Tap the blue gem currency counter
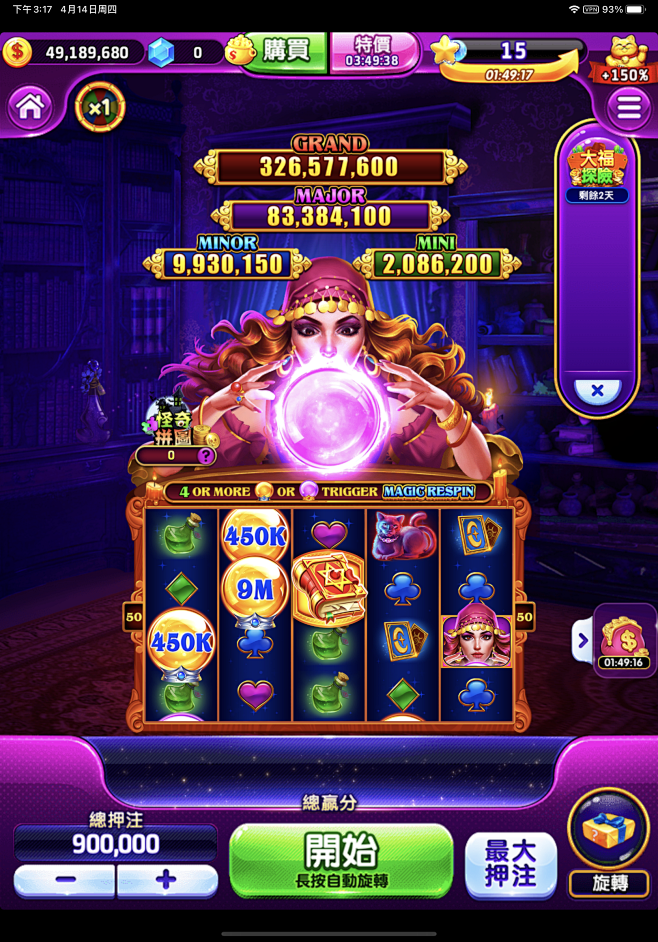The width and height of the screenshot is (658, 942). 160,52
